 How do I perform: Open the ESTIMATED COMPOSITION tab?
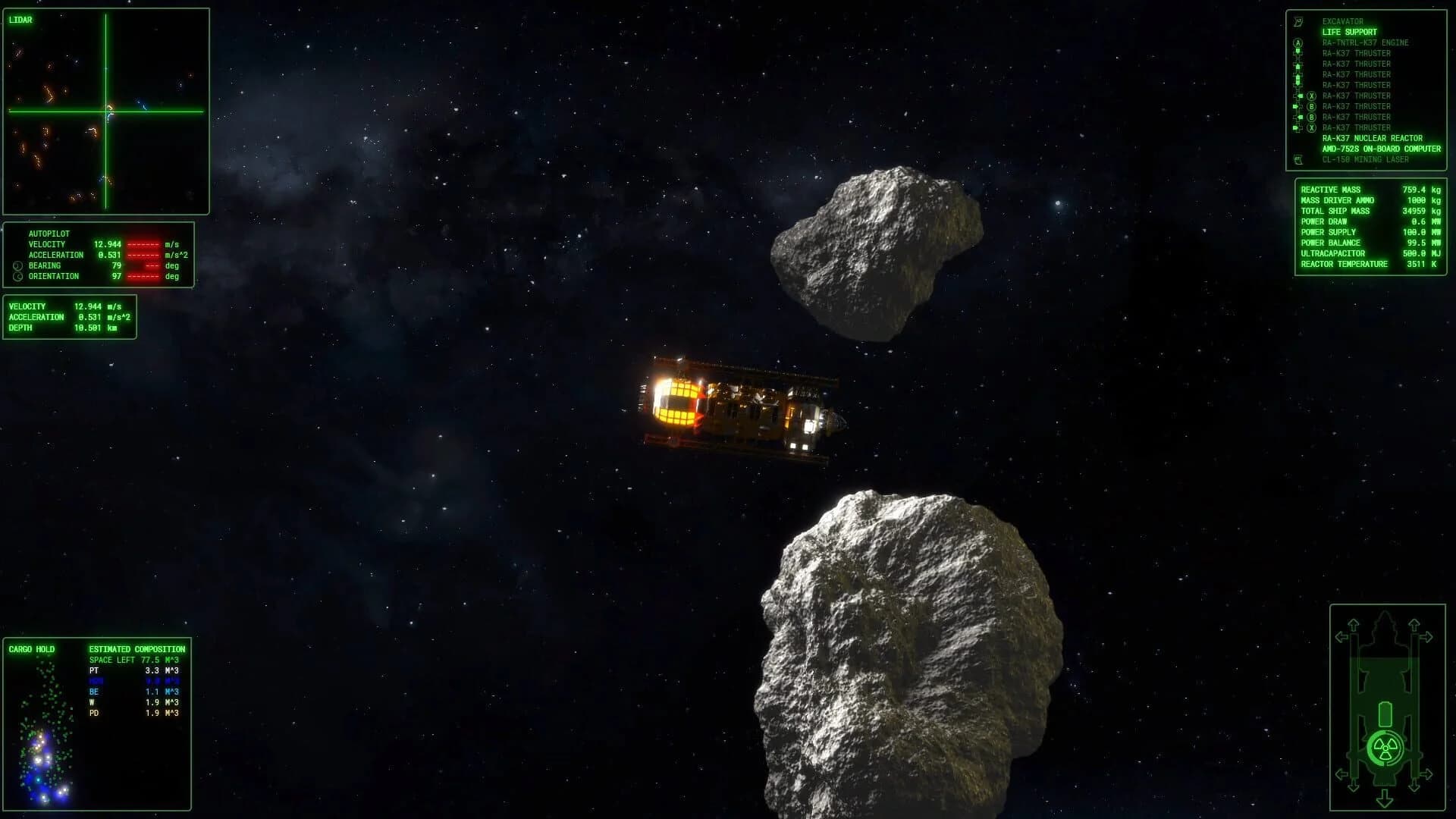click(x=136, y=649)
